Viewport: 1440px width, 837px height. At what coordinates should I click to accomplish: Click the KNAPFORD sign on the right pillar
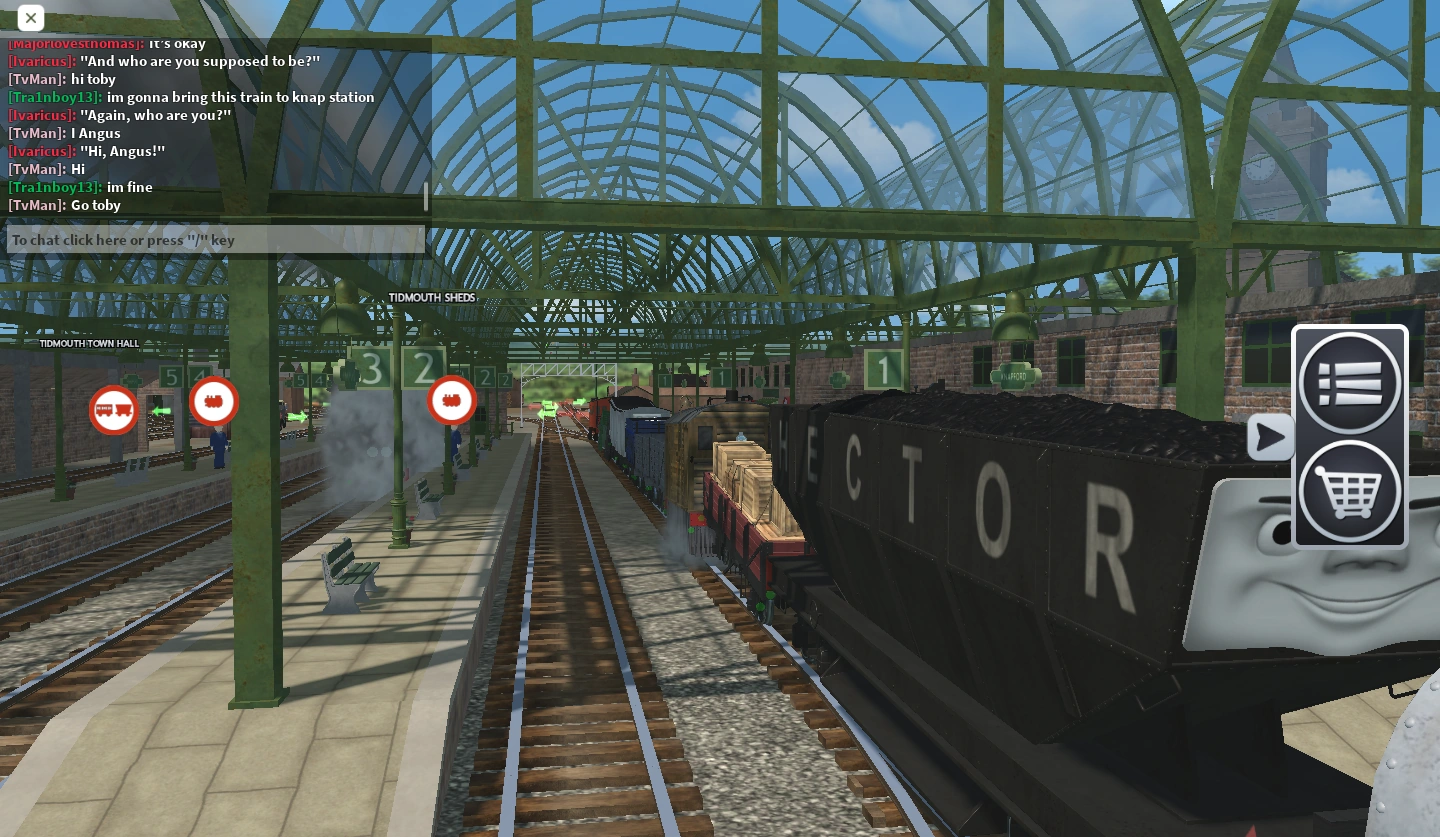tap(1015, 375)
